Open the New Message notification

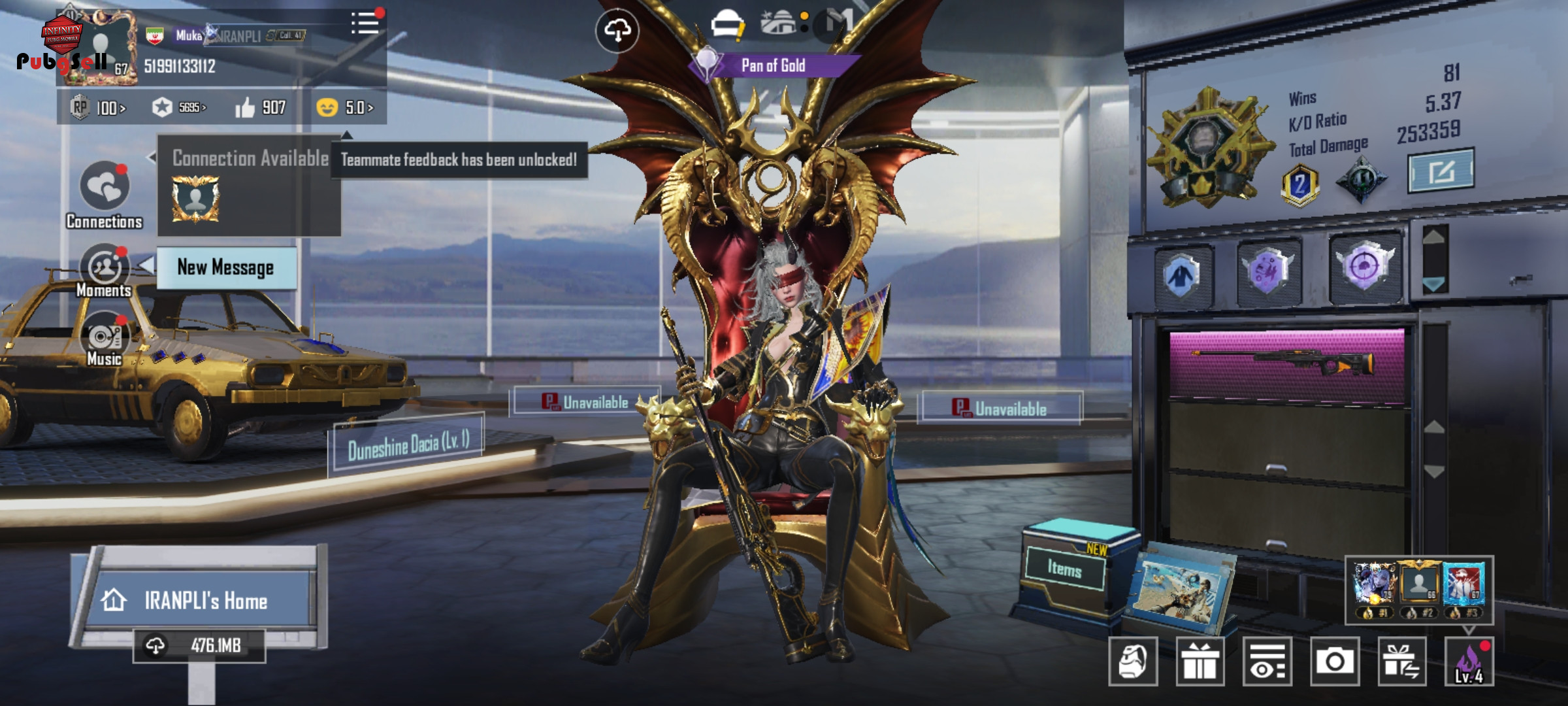pos(226,268)
